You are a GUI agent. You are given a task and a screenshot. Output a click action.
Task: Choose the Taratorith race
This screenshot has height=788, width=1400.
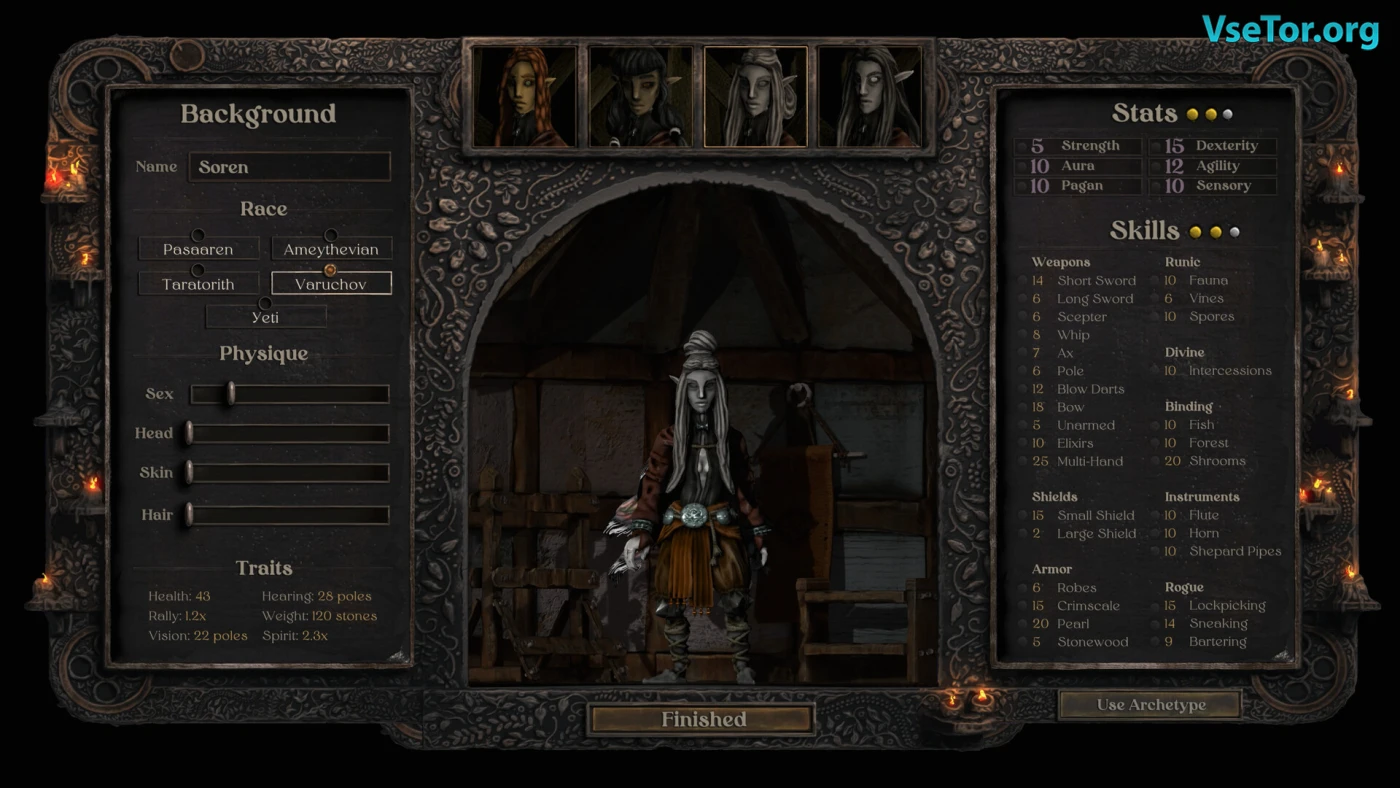click(198, 284)
